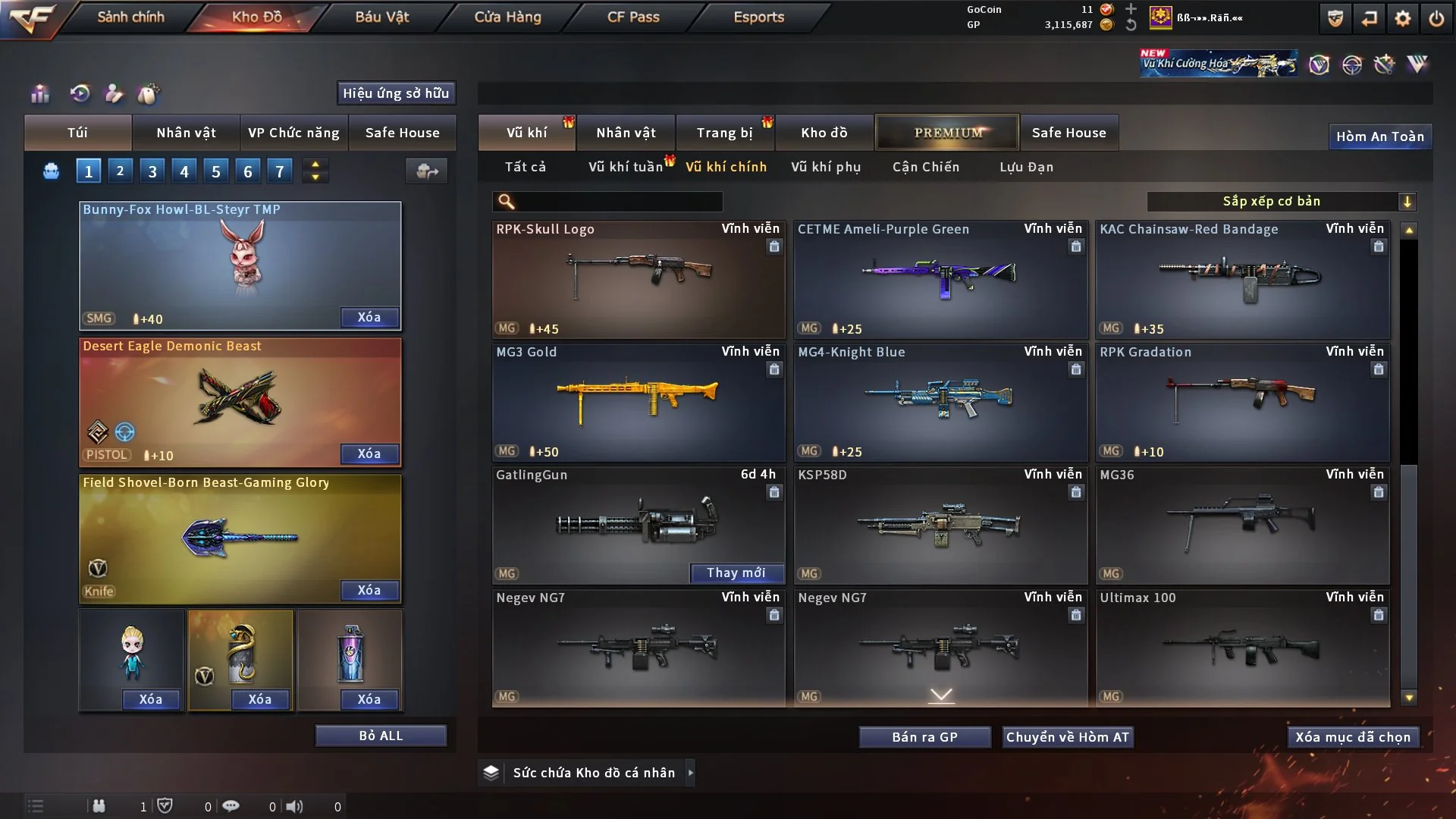Go to Sảnh chính lobby

point(130,17)
